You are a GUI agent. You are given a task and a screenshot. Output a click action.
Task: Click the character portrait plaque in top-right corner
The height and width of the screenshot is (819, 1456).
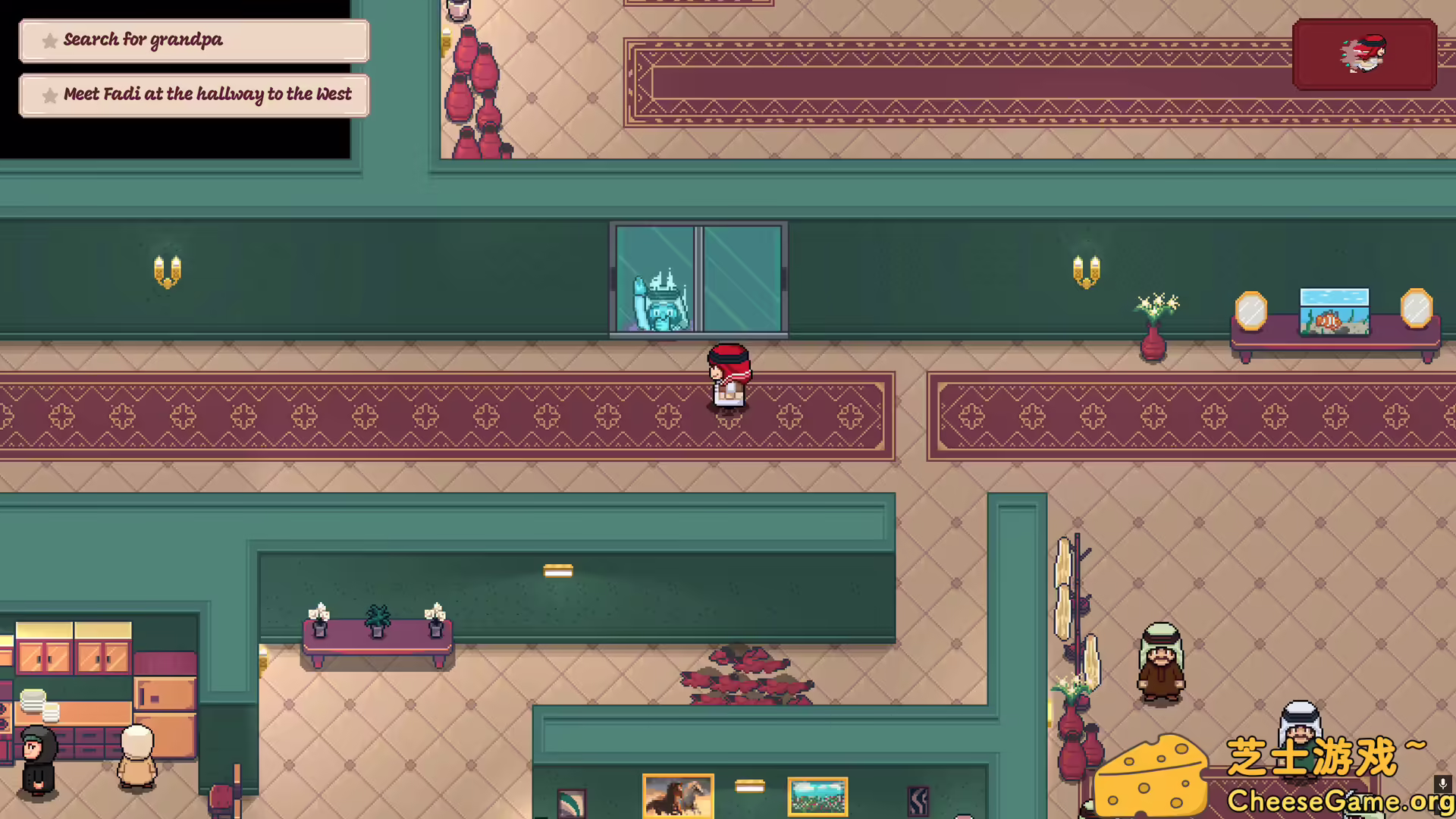[1363, 55]
